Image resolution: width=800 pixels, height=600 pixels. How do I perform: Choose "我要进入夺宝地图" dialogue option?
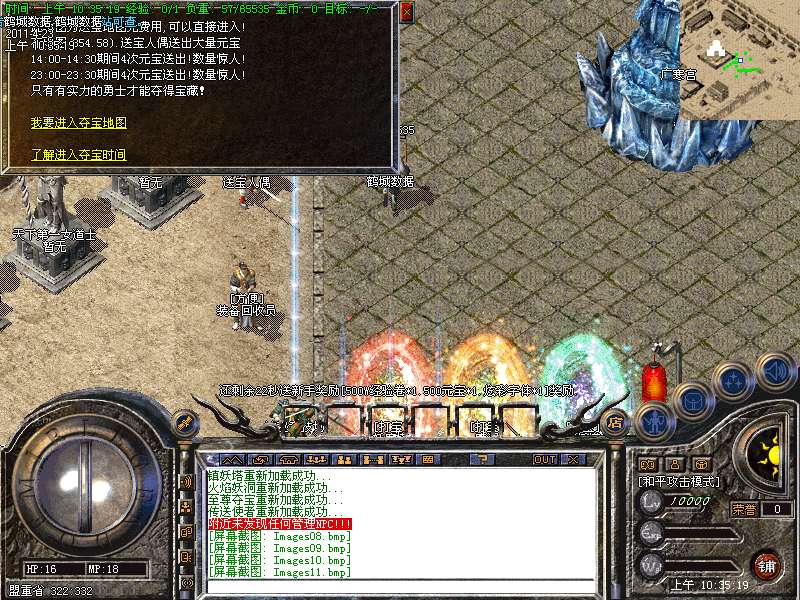tap(79, 122)
